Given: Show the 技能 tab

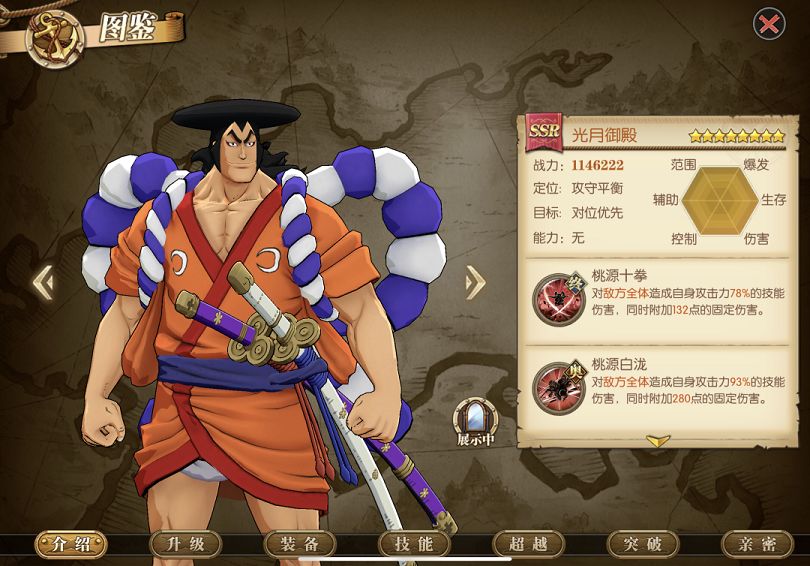Looking at the screenshot, I should [x=413, y=544].
